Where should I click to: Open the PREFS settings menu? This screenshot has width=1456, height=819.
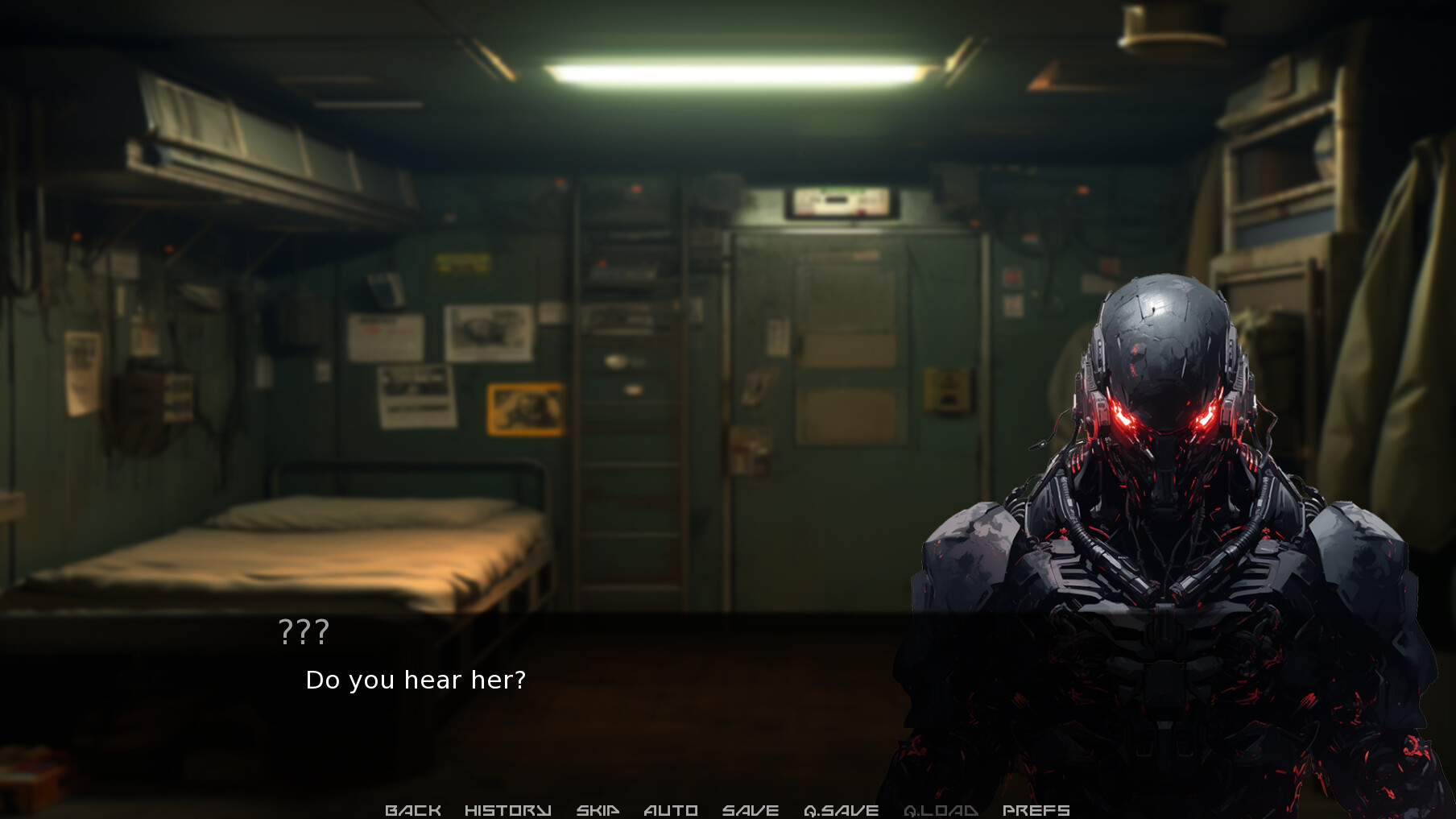click(1036, 809)
